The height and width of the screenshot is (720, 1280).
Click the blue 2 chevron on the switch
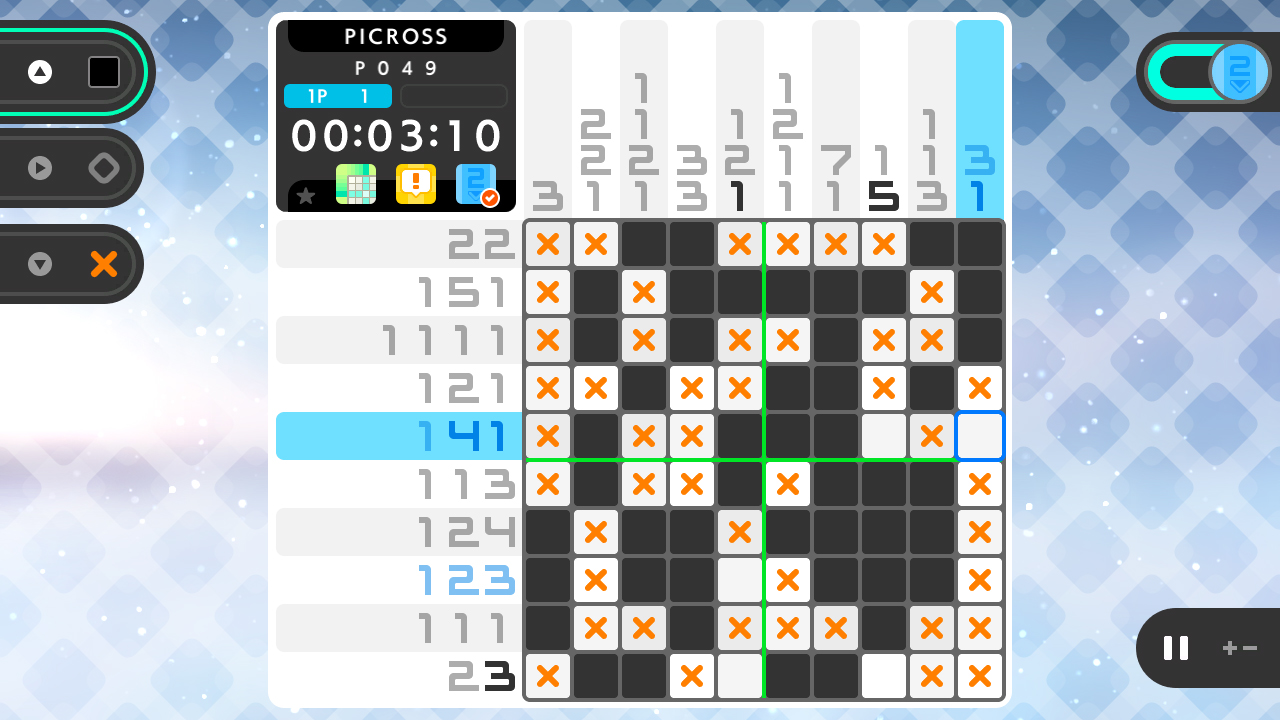(1240, 71)
